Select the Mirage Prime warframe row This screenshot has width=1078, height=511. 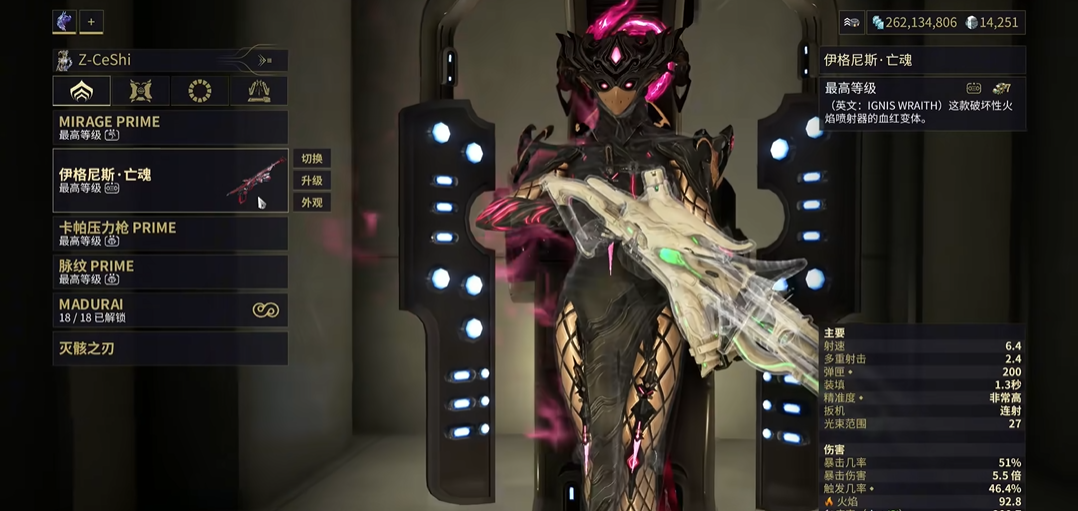[170, 127]
